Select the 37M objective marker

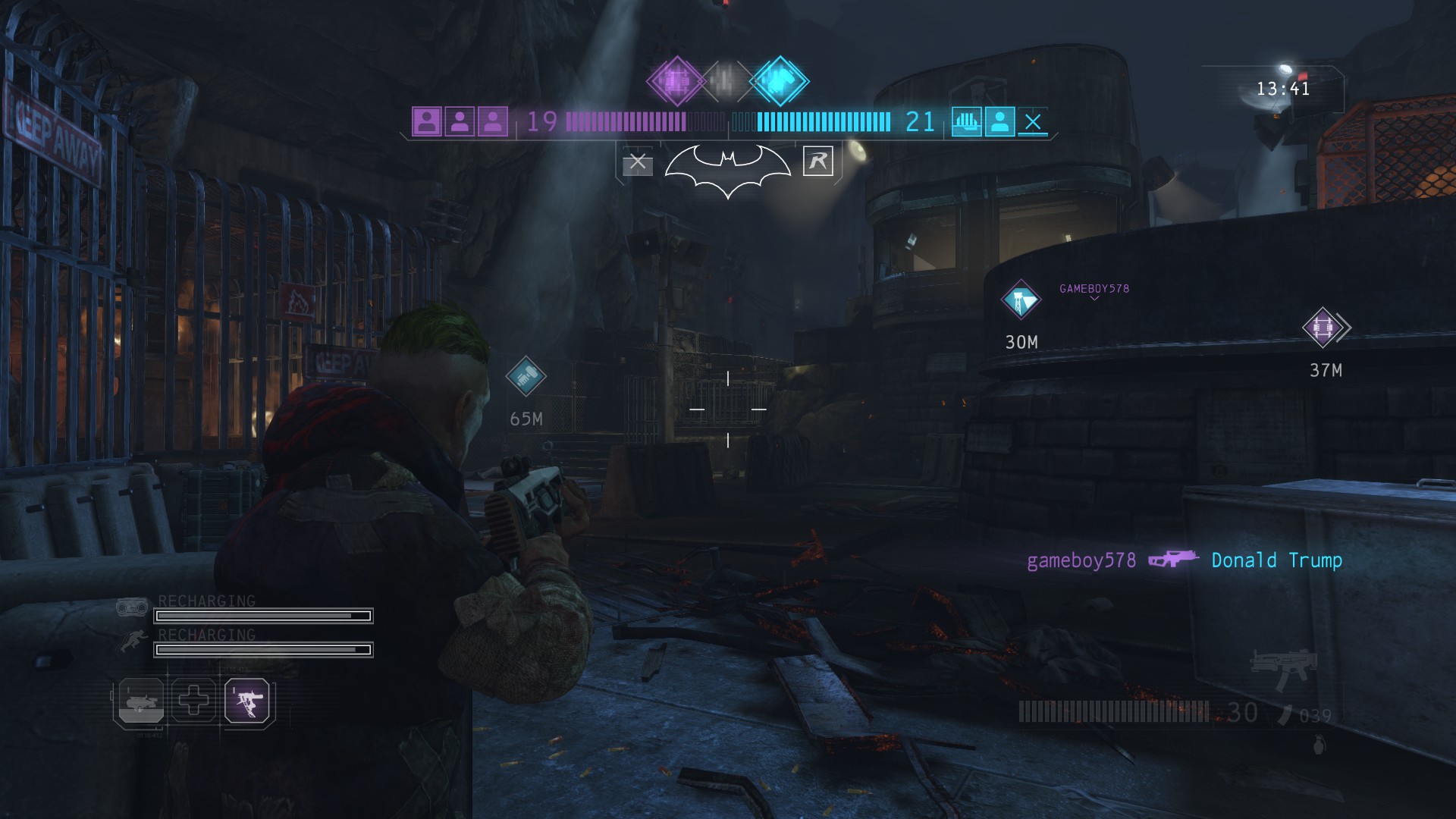pos(1323,328)
